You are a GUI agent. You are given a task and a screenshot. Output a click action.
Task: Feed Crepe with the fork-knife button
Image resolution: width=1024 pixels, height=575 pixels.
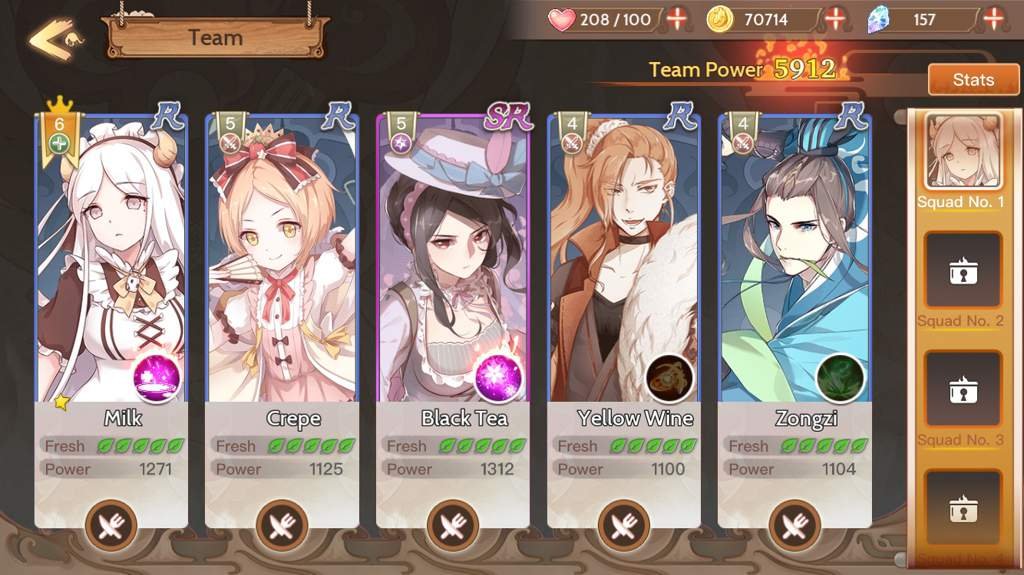coord(282,524)
